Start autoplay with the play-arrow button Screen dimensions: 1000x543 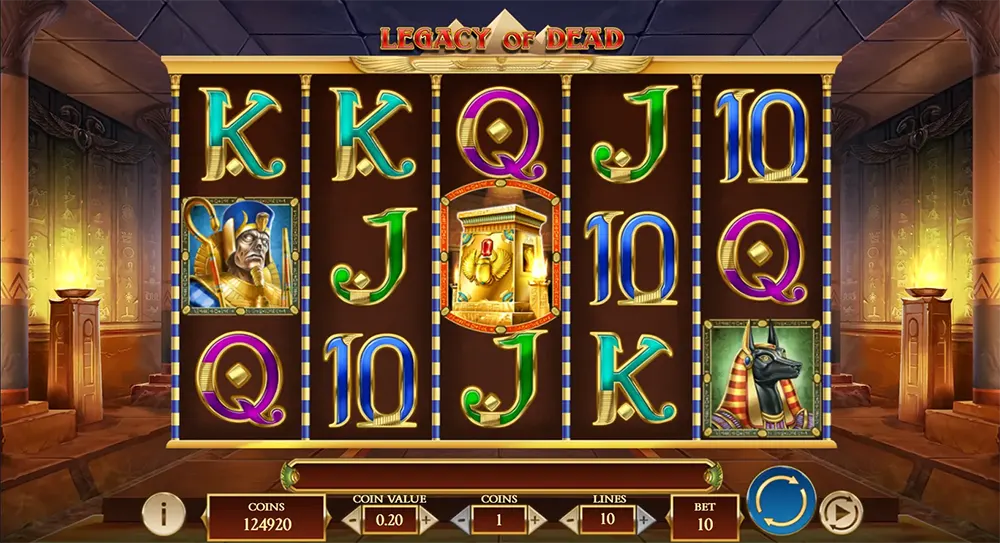(x=841, y=513)
